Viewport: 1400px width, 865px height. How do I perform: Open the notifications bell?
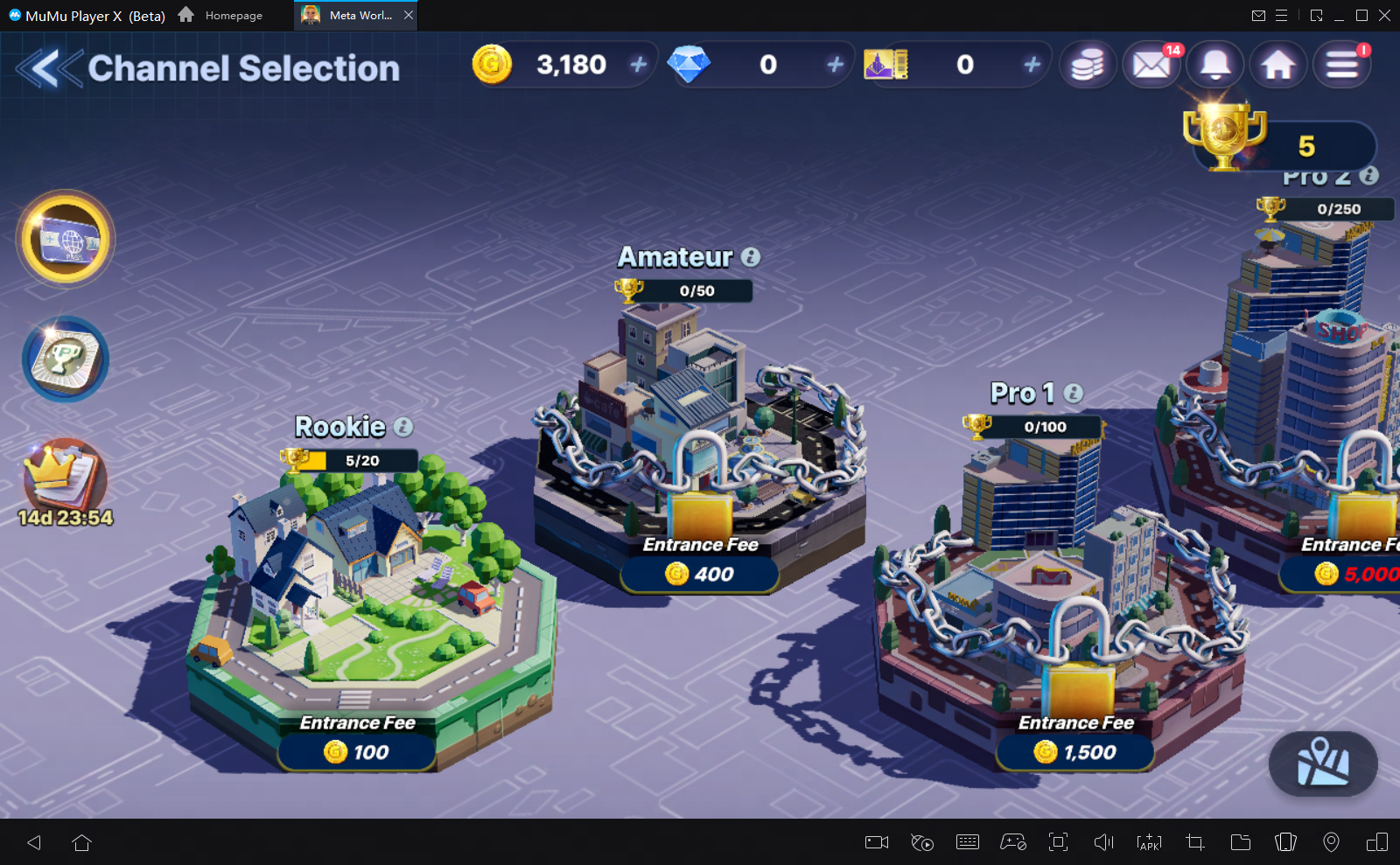click(x=1214, y=64)
